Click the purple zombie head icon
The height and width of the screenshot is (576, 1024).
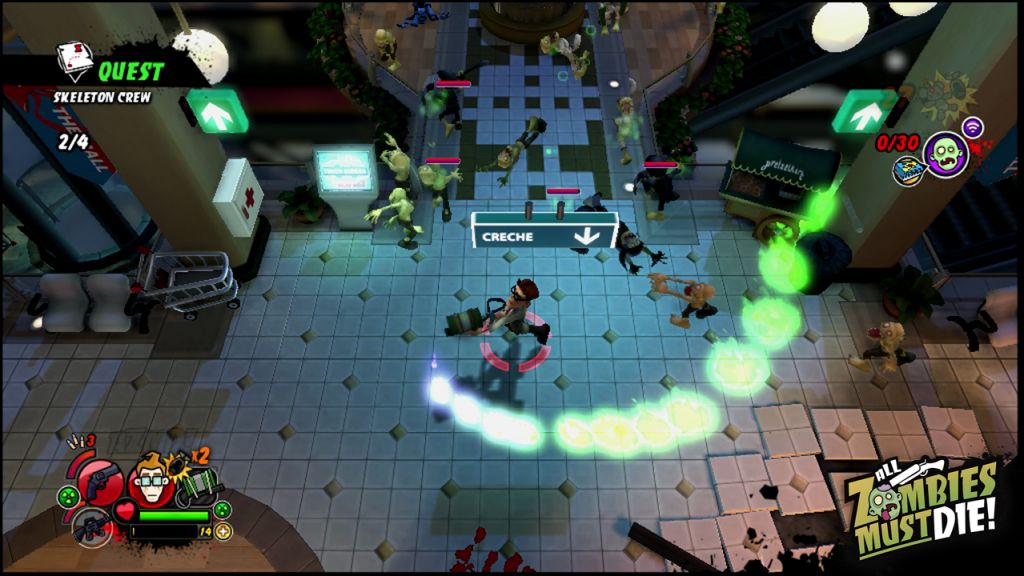(945, 155)
